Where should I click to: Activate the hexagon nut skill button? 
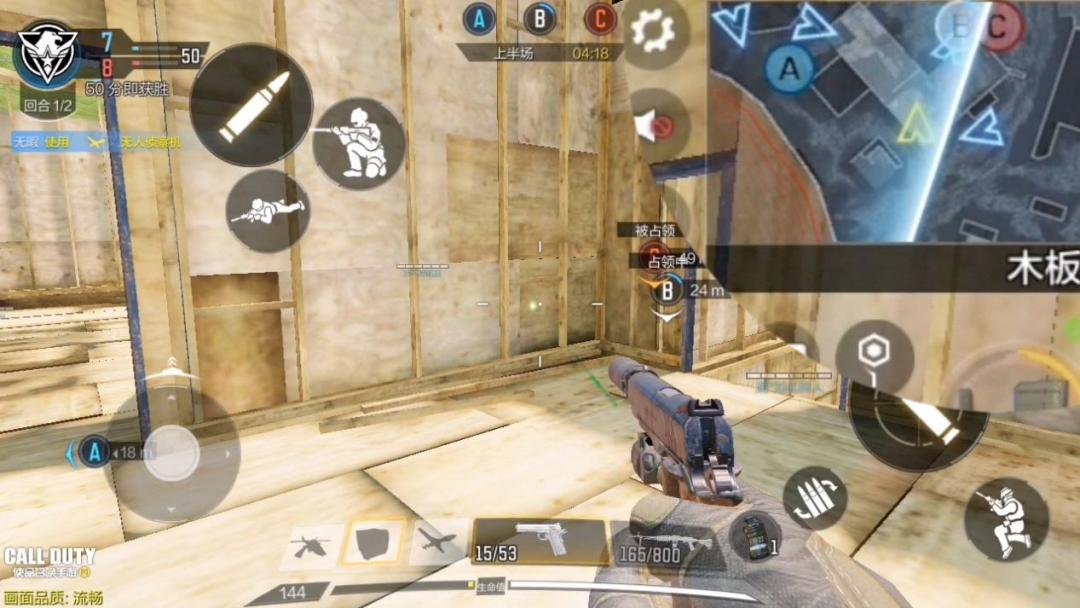point(874,353)
